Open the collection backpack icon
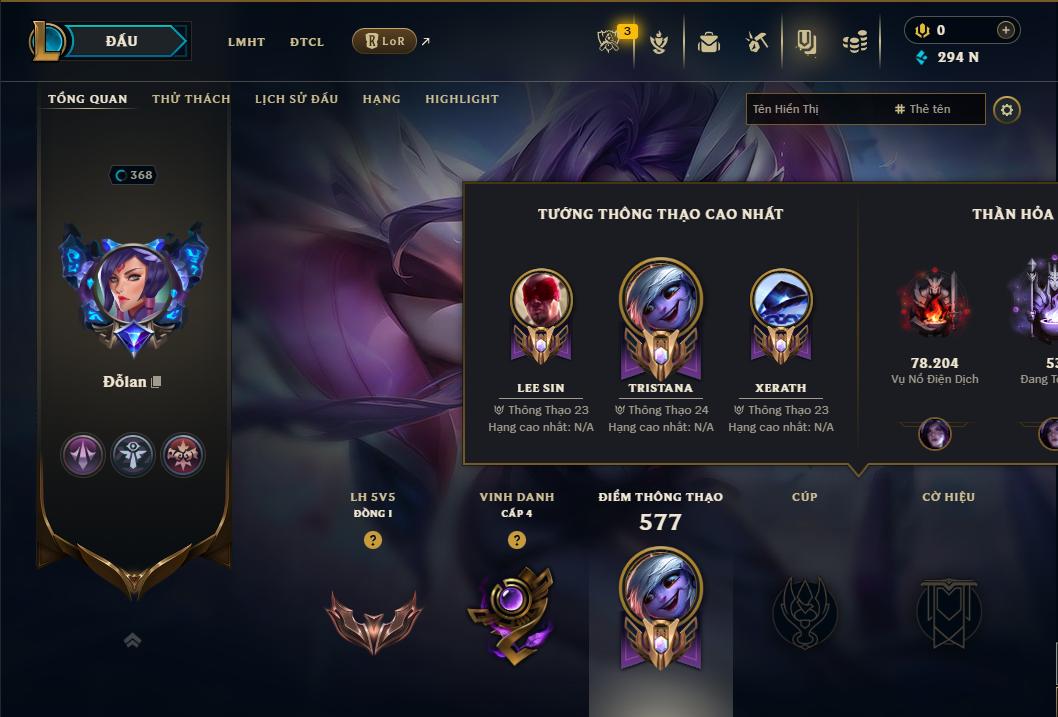Image resolution: width=1058 pixels, height=717 pixels. click(709, 42)
